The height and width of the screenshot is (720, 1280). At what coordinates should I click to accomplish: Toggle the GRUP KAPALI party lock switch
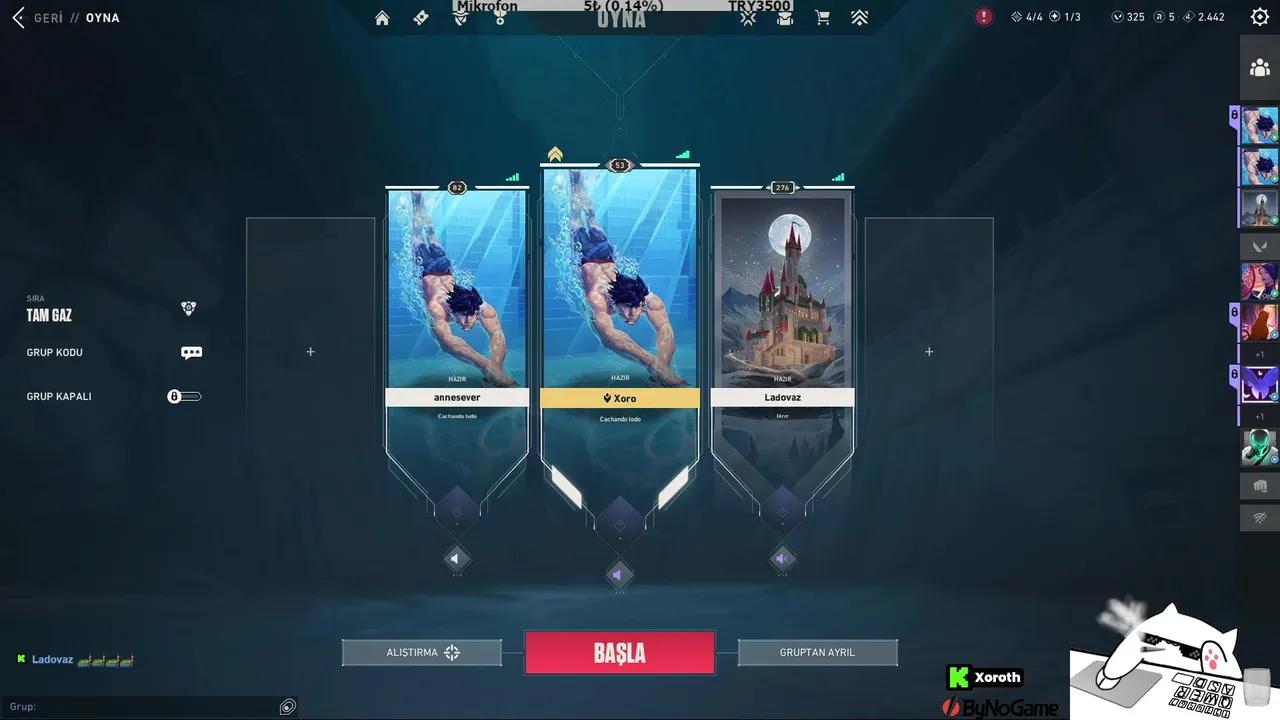(184, 396)
